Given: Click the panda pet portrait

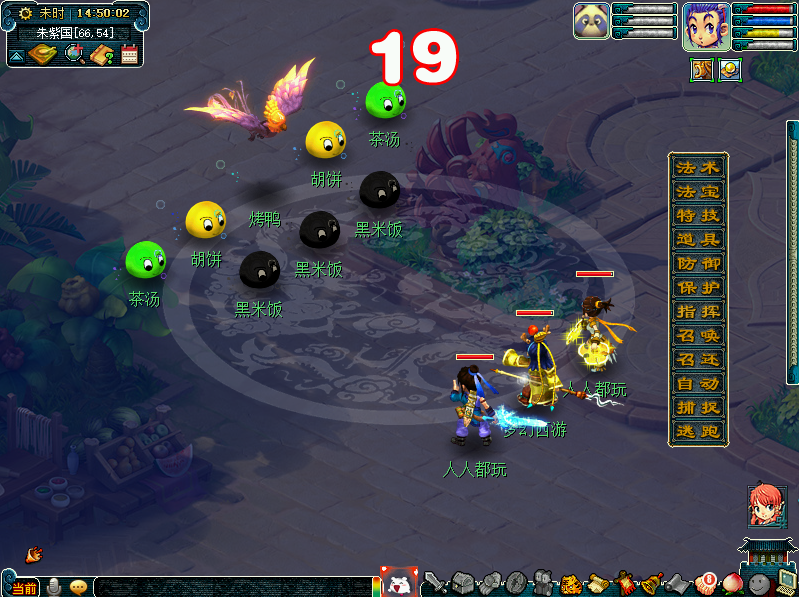Looking at the screenshot, I should tap(591, 21).
